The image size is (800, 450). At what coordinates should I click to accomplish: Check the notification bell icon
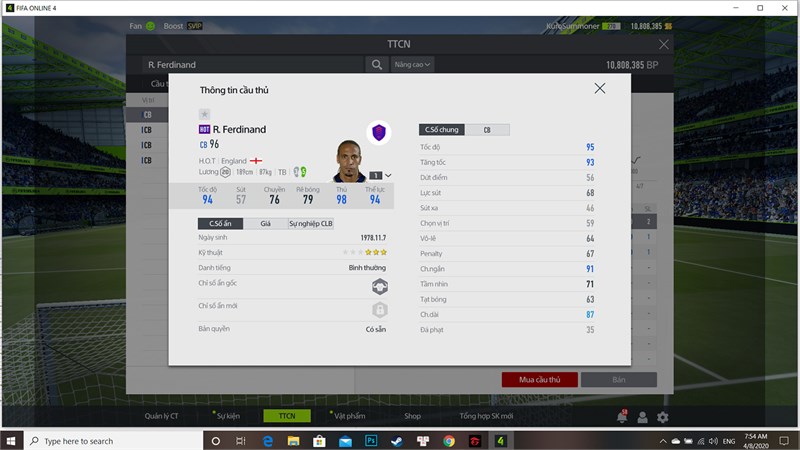click(x=622, y=417)
